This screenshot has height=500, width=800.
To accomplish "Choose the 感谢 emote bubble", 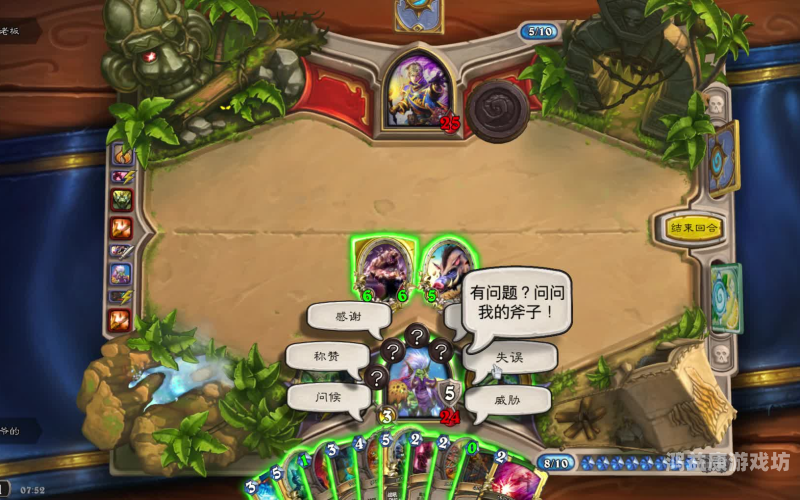I will click(349, 317).
